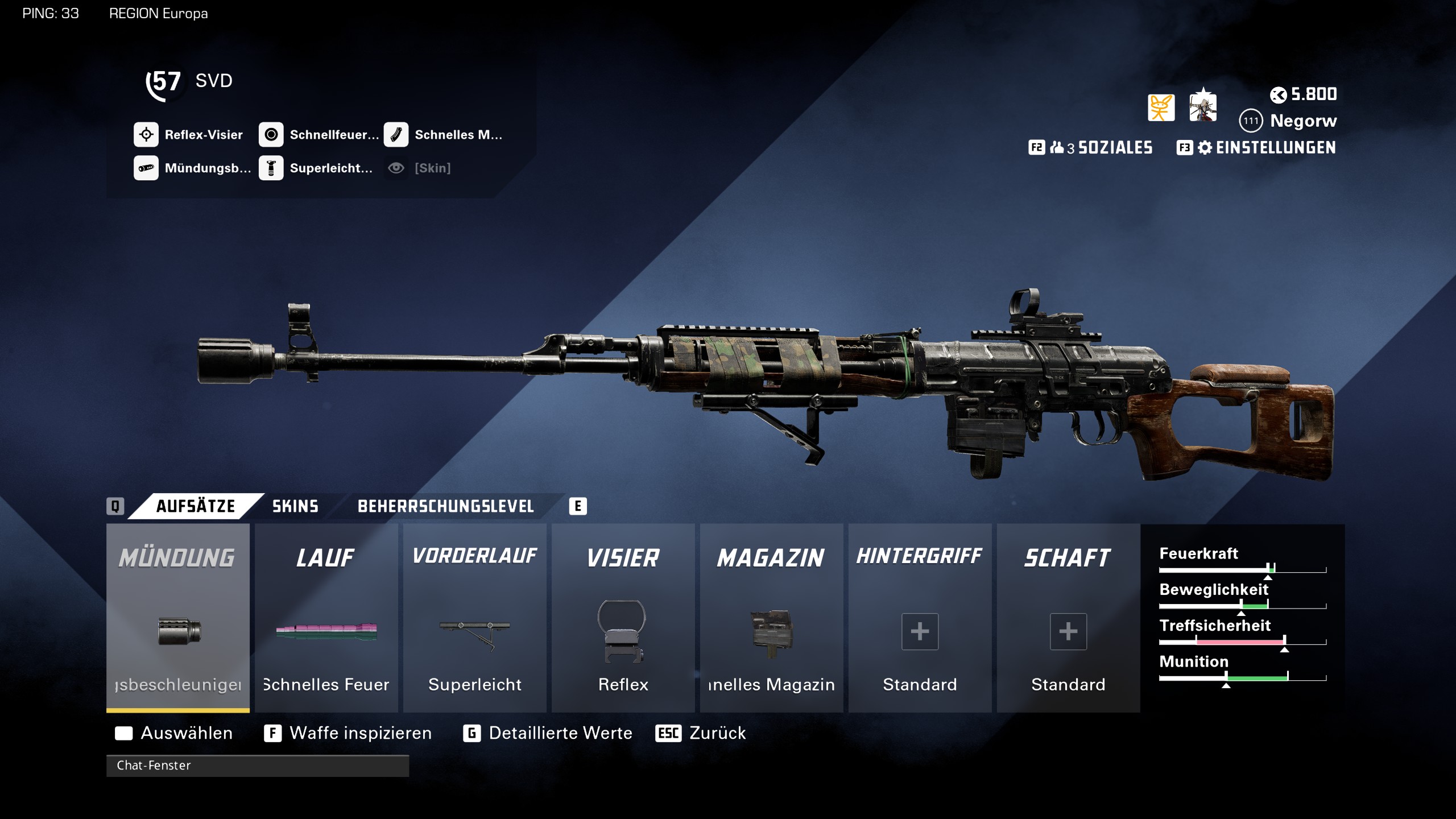Screen dimensions: 1456x819
Task: Select the Mündungsbeschleuniger muzzle icon
Action: (x=146, y=168)
